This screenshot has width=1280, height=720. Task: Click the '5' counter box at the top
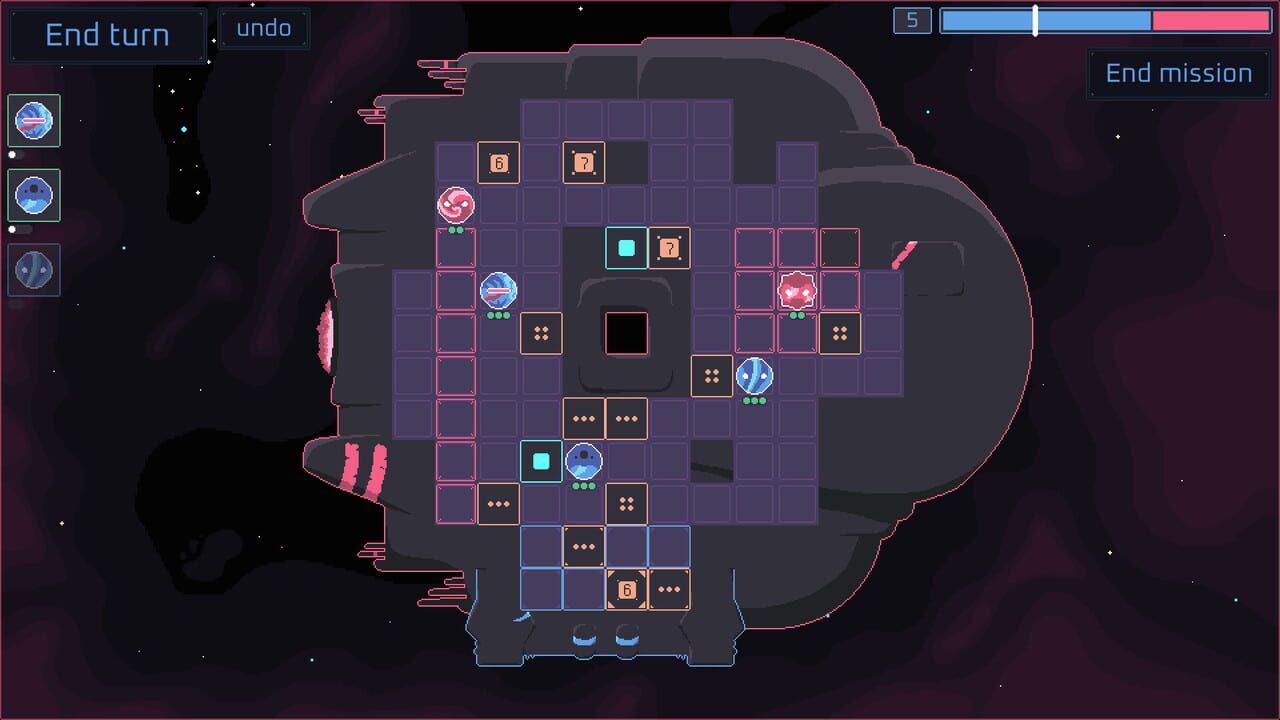[x=911, y=21]
